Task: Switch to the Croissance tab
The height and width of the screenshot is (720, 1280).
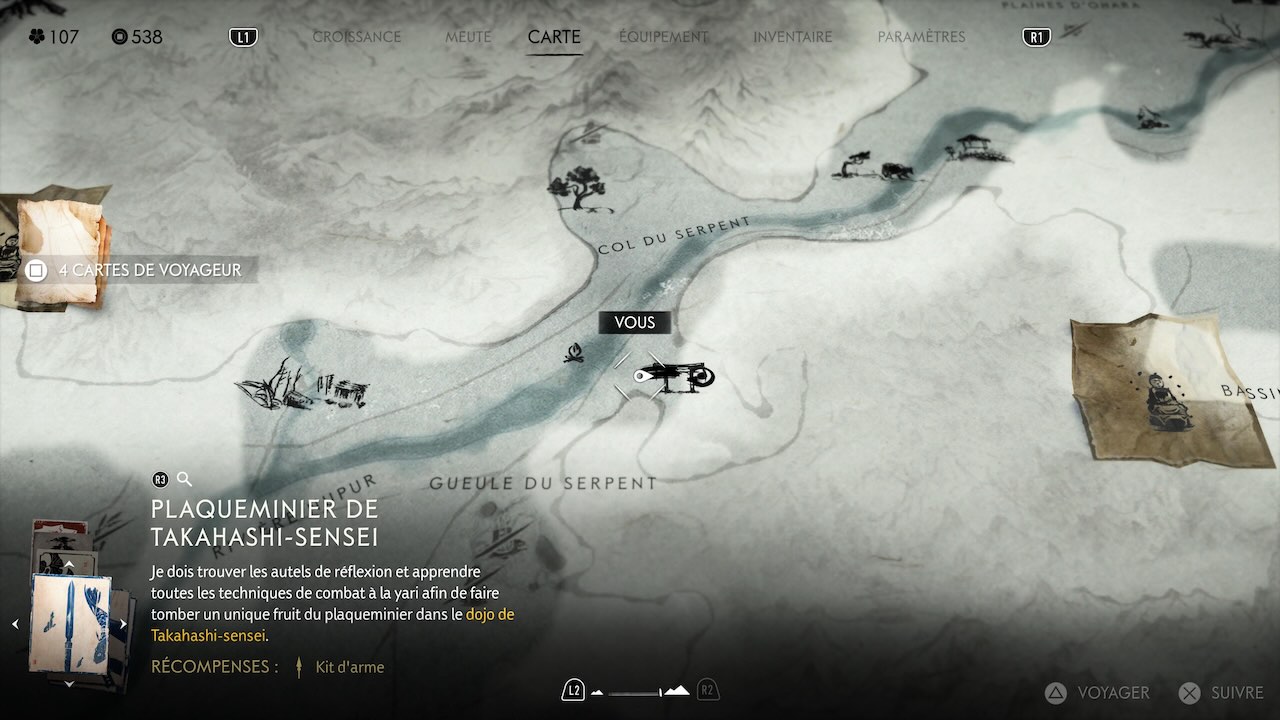Action: pyautogui.click(x=356, y=37)
